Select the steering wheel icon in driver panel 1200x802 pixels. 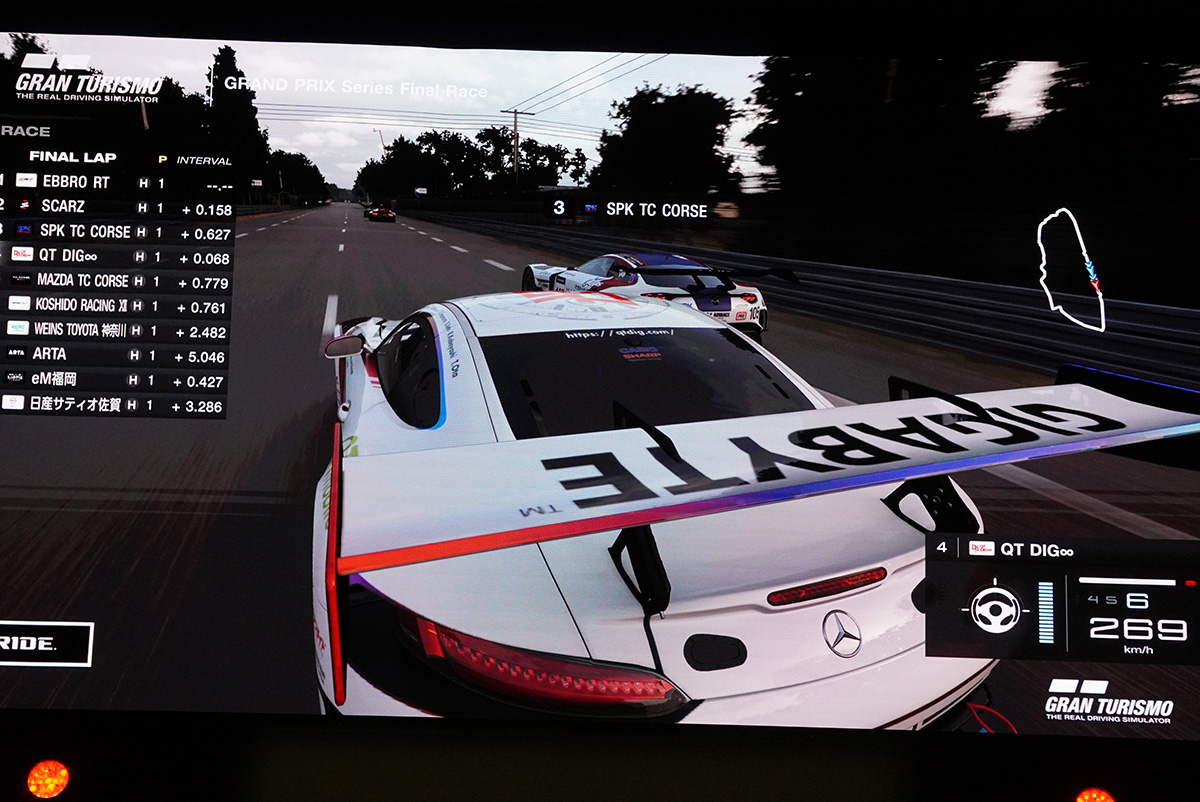pyautogui.click(x=996, y=609)
